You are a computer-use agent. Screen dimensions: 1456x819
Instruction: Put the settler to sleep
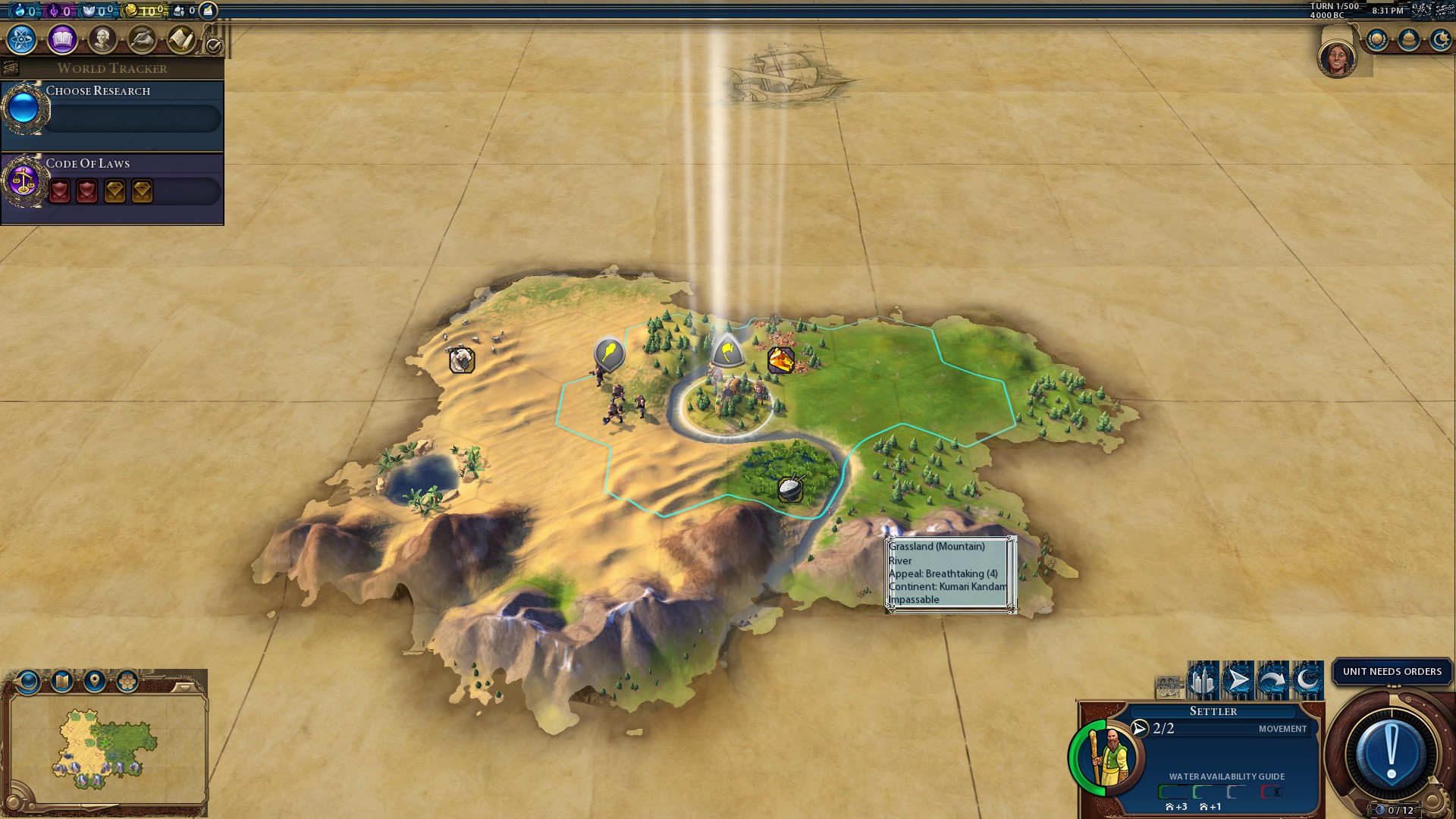1307,680
